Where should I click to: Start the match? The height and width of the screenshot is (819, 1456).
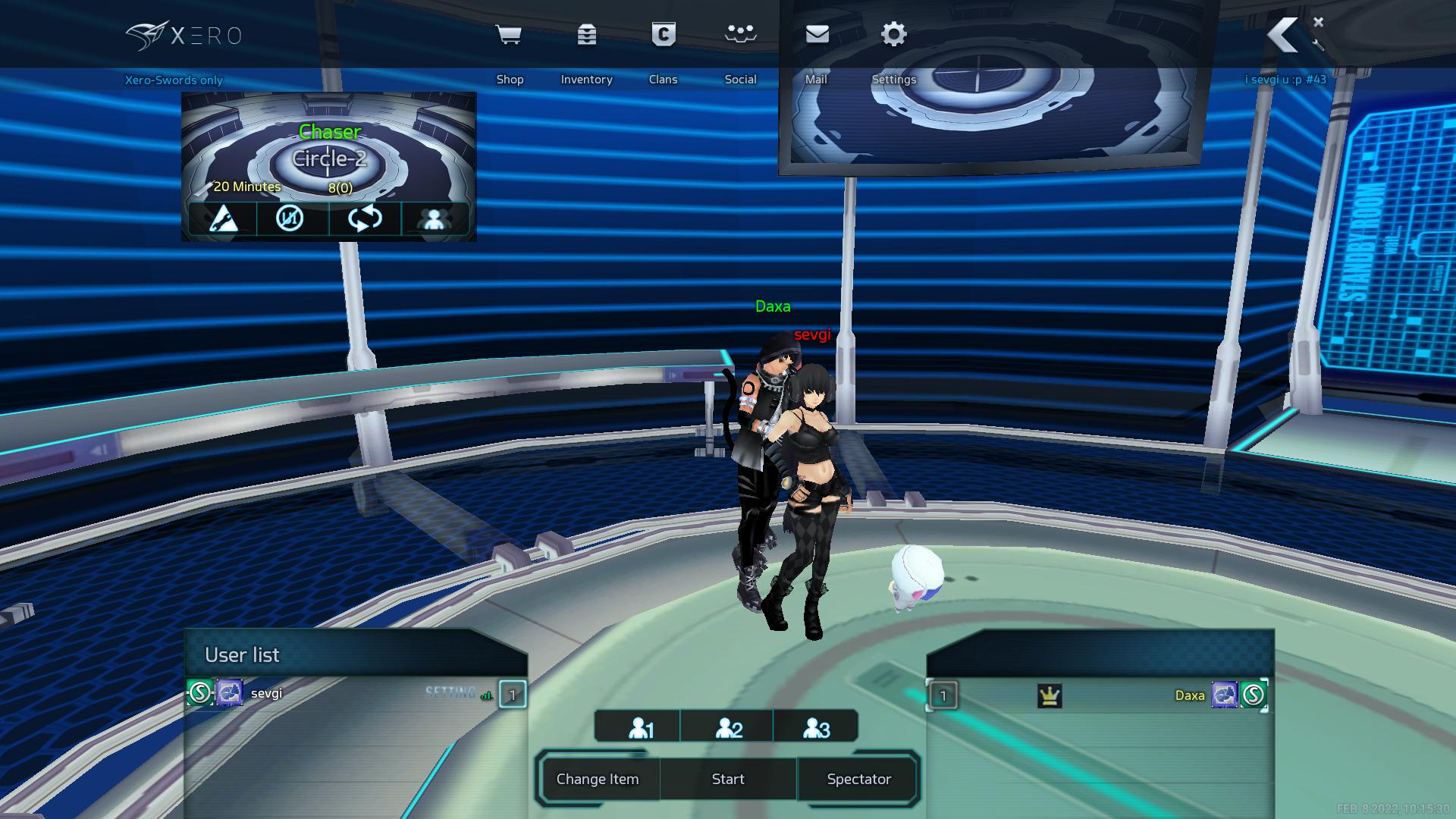(x=728, y=779)
